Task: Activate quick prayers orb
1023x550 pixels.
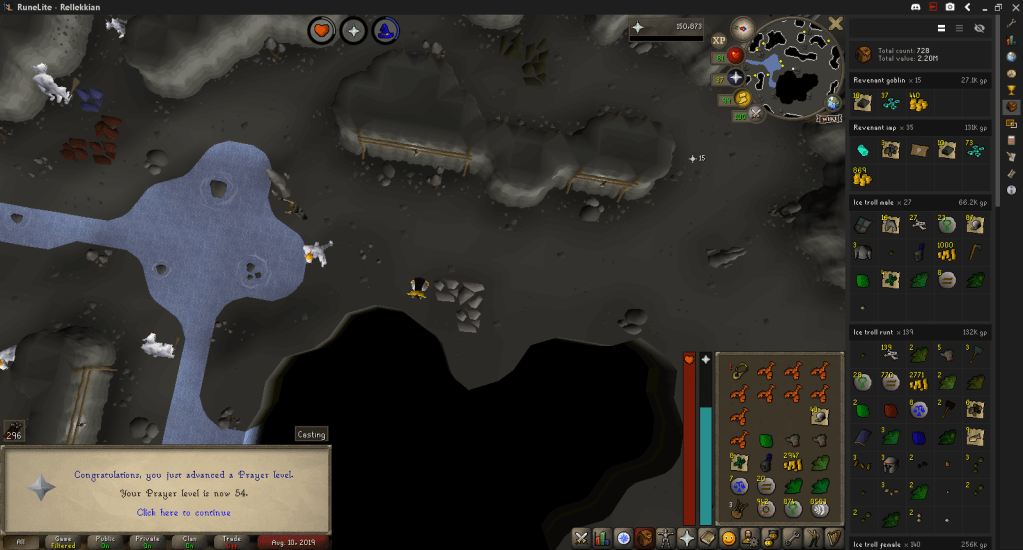Action: [x=736, y=77]
